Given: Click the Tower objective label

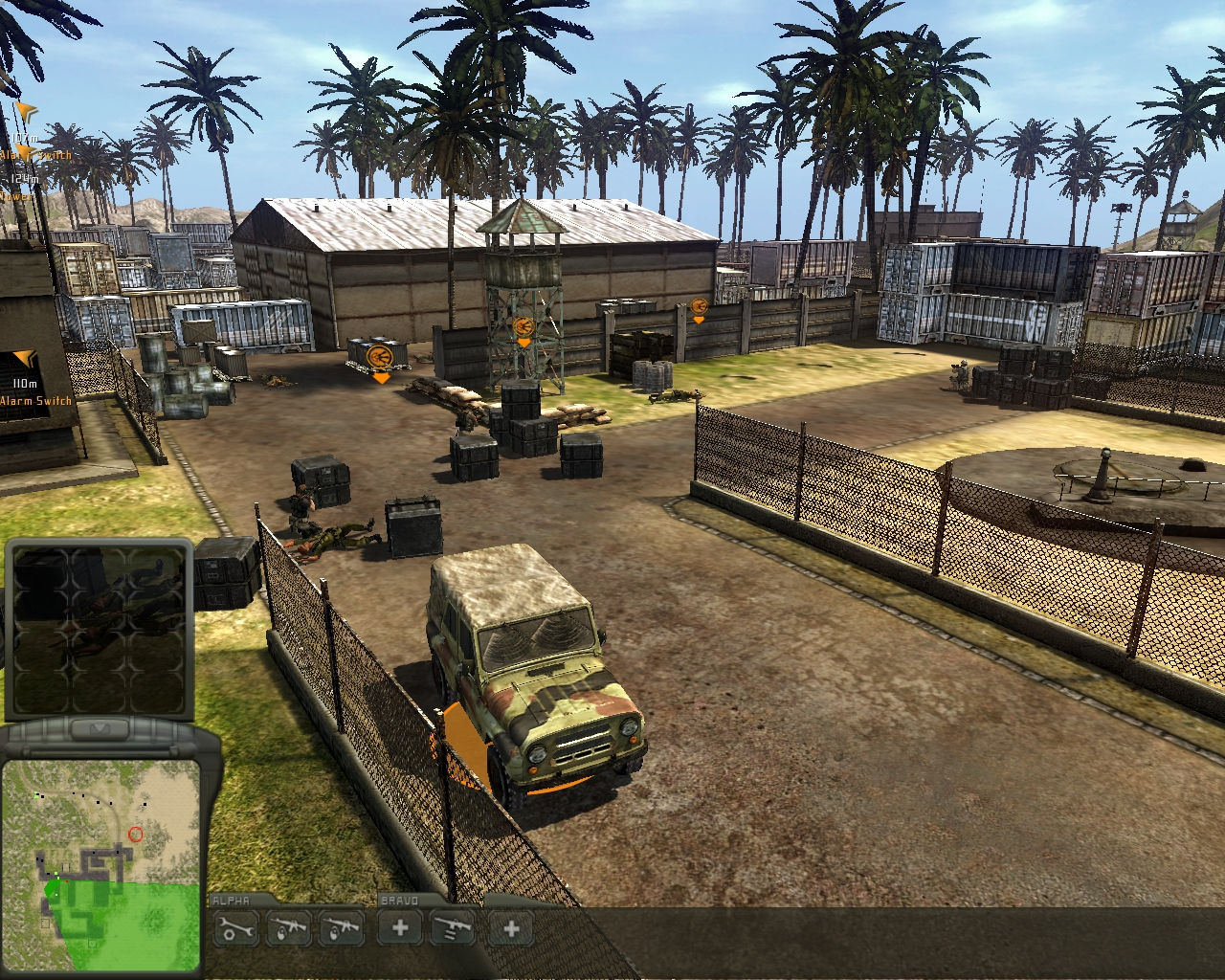Looking at the screenshot, I should click(x=15, y=195).
